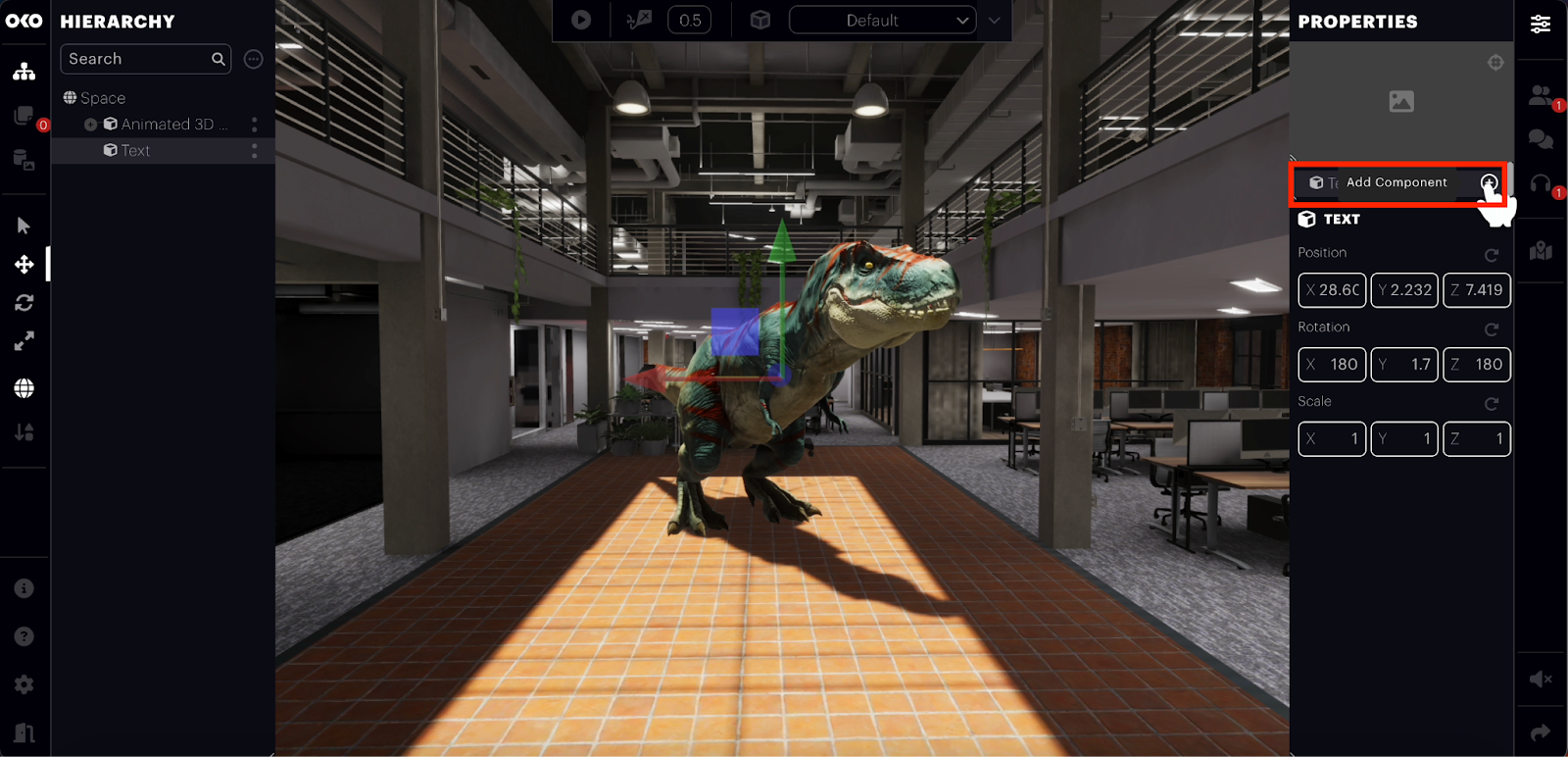Start play mode with the play button
The image size is (1568, 757).
tap(581, 20)
